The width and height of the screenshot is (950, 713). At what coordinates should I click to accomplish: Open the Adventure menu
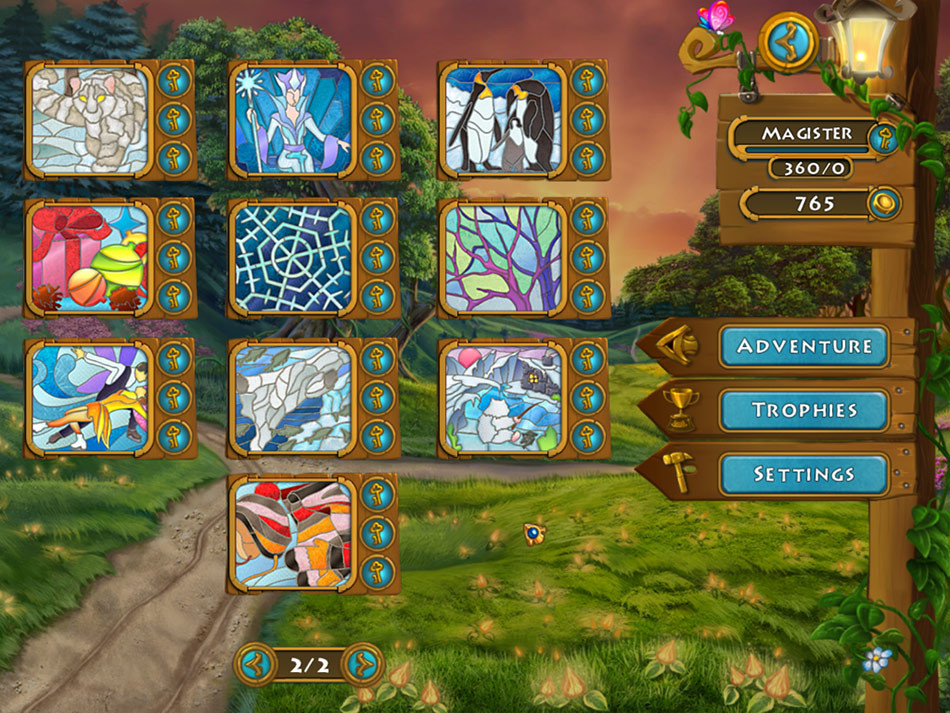pyautogui.click(x=804, y=346)
